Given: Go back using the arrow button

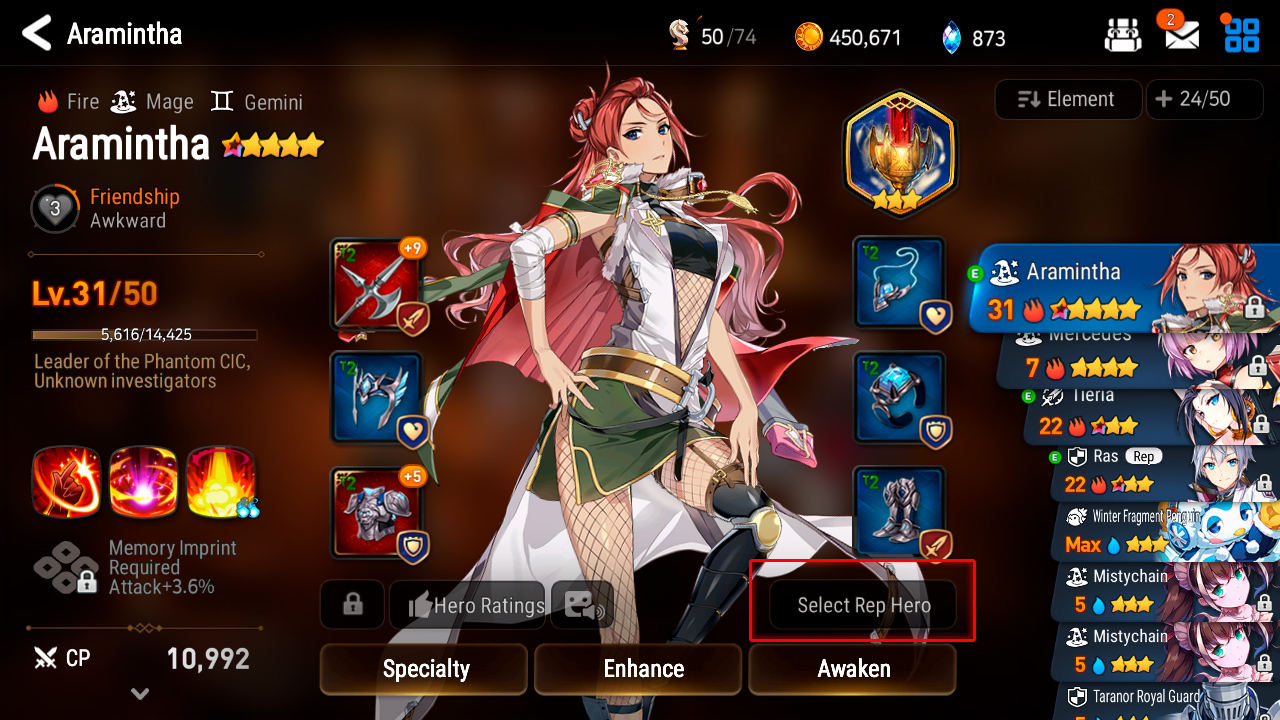Looking at the screenshot, I should 37,34.
